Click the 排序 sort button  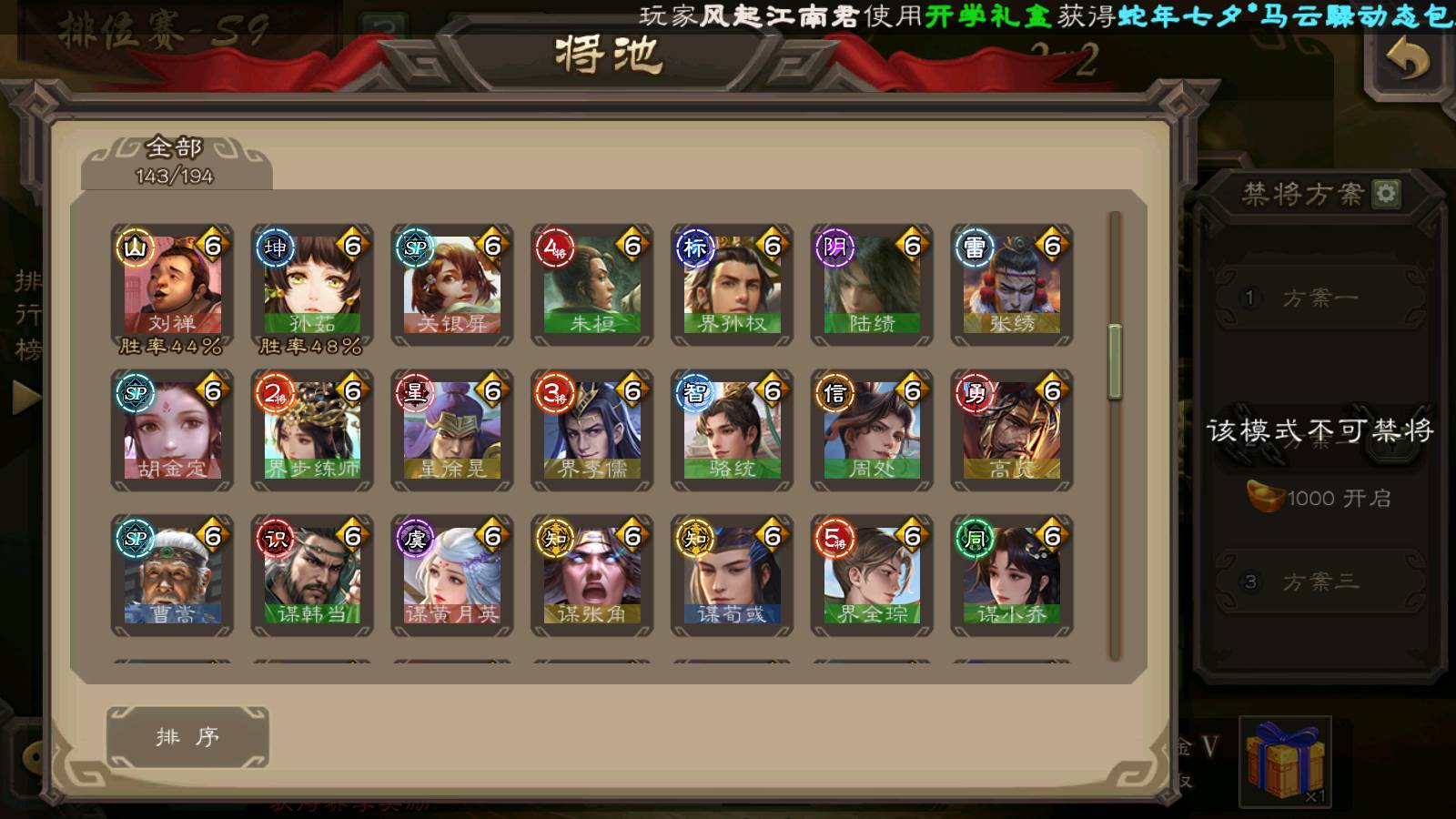coord(187,737)
